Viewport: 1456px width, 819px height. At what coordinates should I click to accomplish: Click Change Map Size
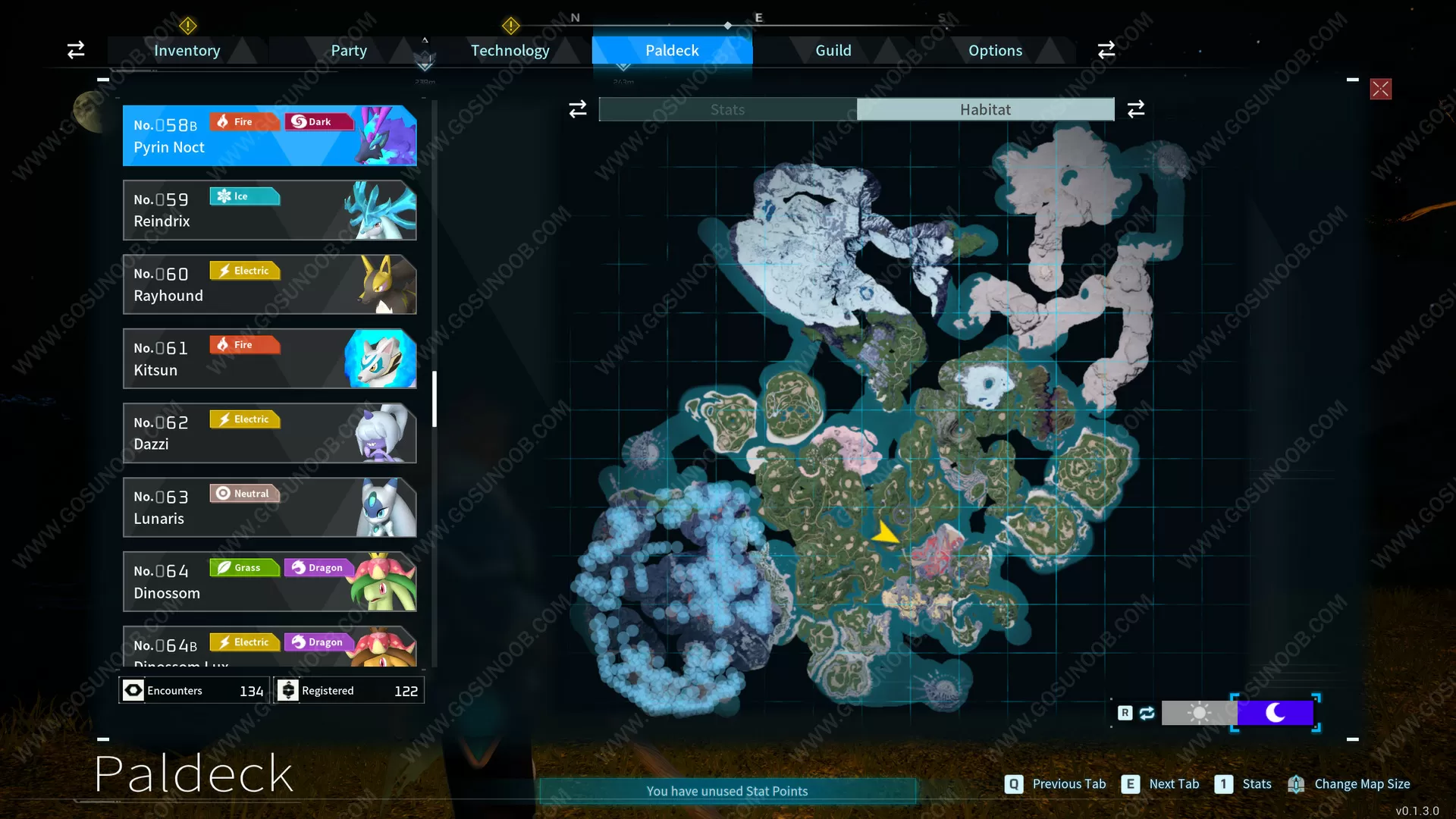[x=1362, y=784]
